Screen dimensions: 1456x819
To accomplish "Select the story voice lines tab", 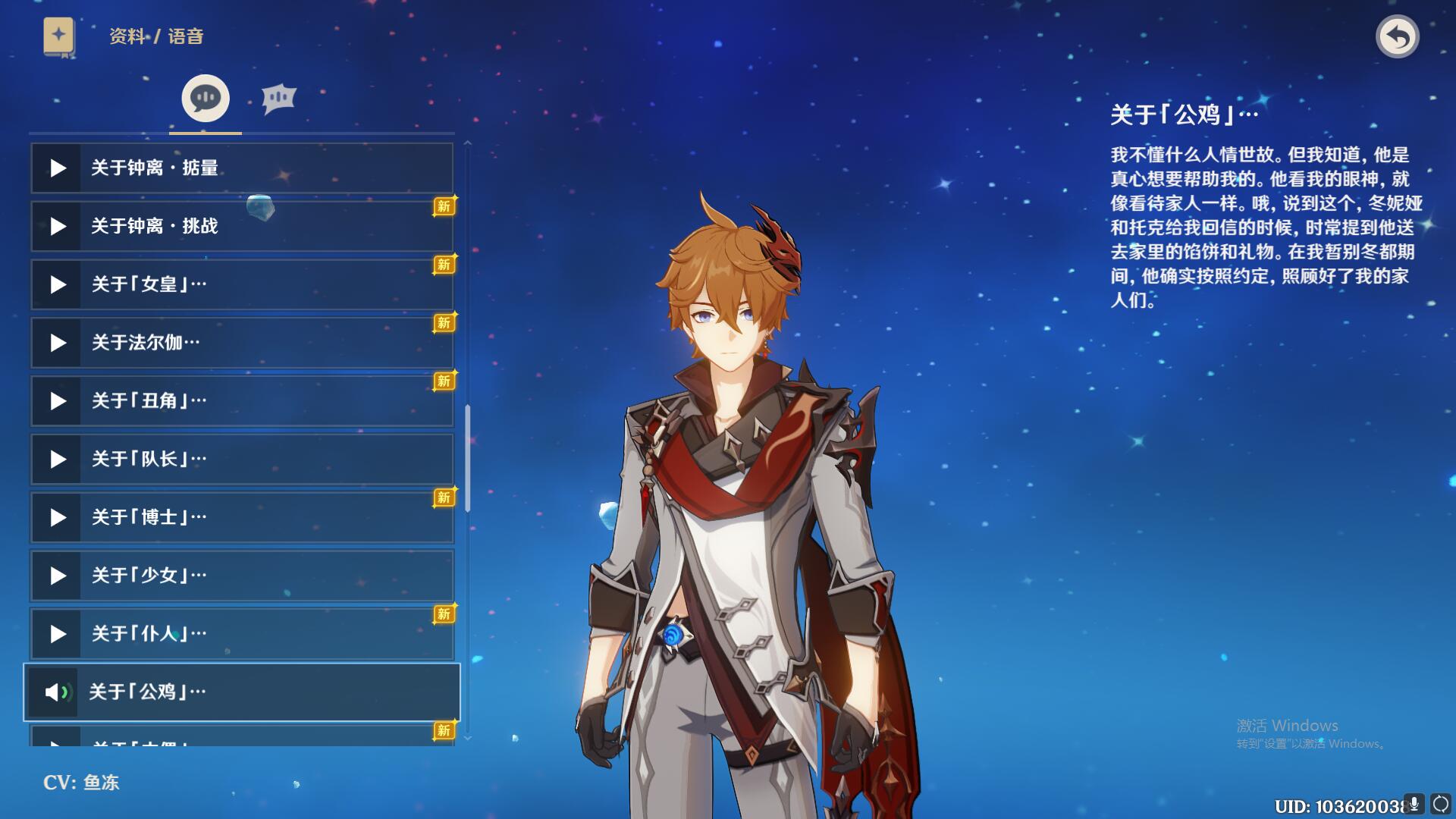I will (x=205, y=99).
